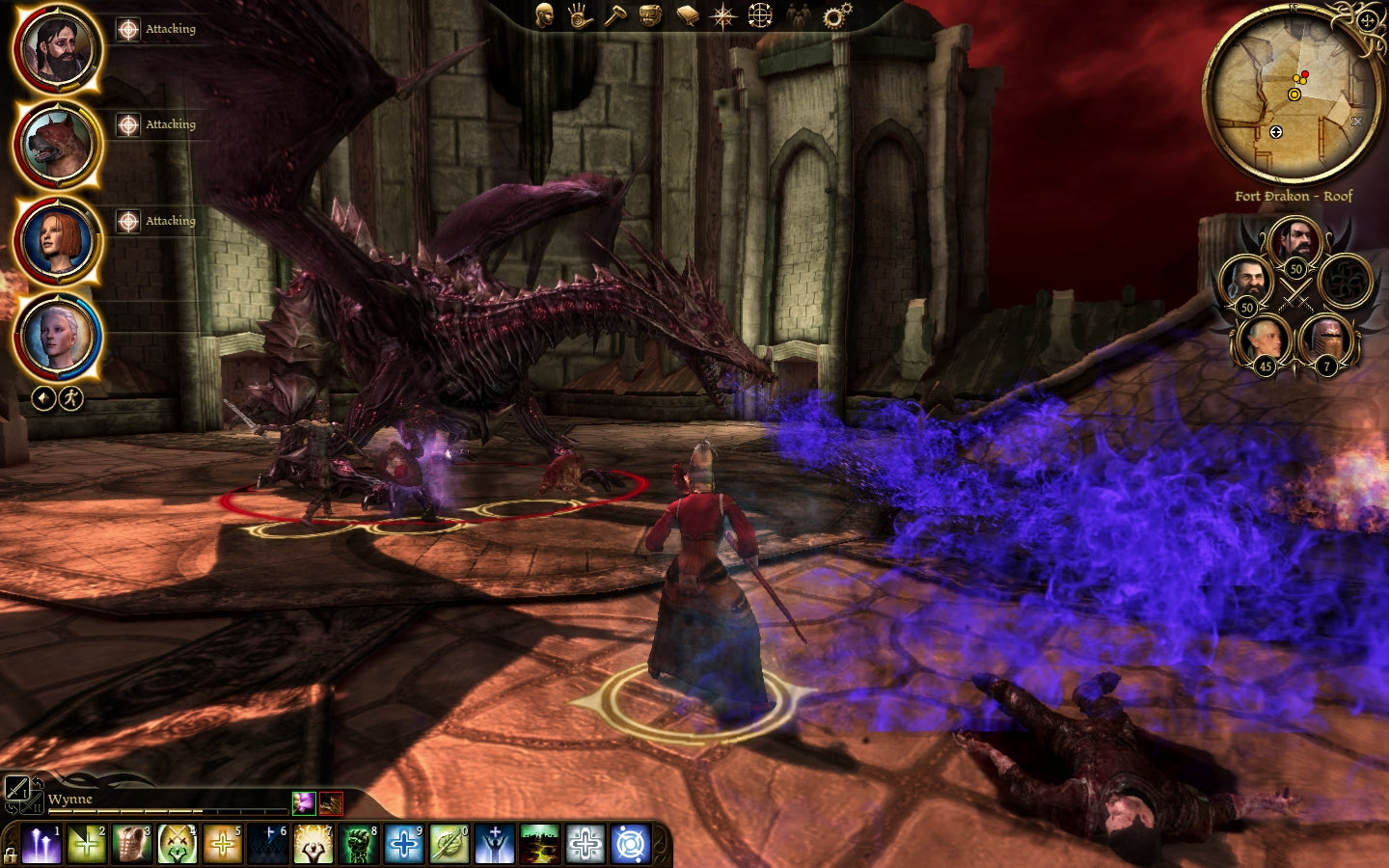Open the skills hammer icon
Viewport: 1389px width, 868px height.
[x=615, y=15]
